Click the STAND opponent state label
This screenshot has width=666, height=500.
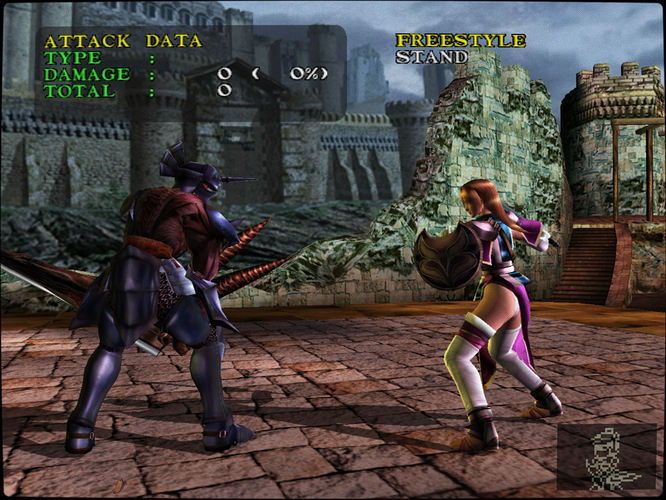(431, 57)
